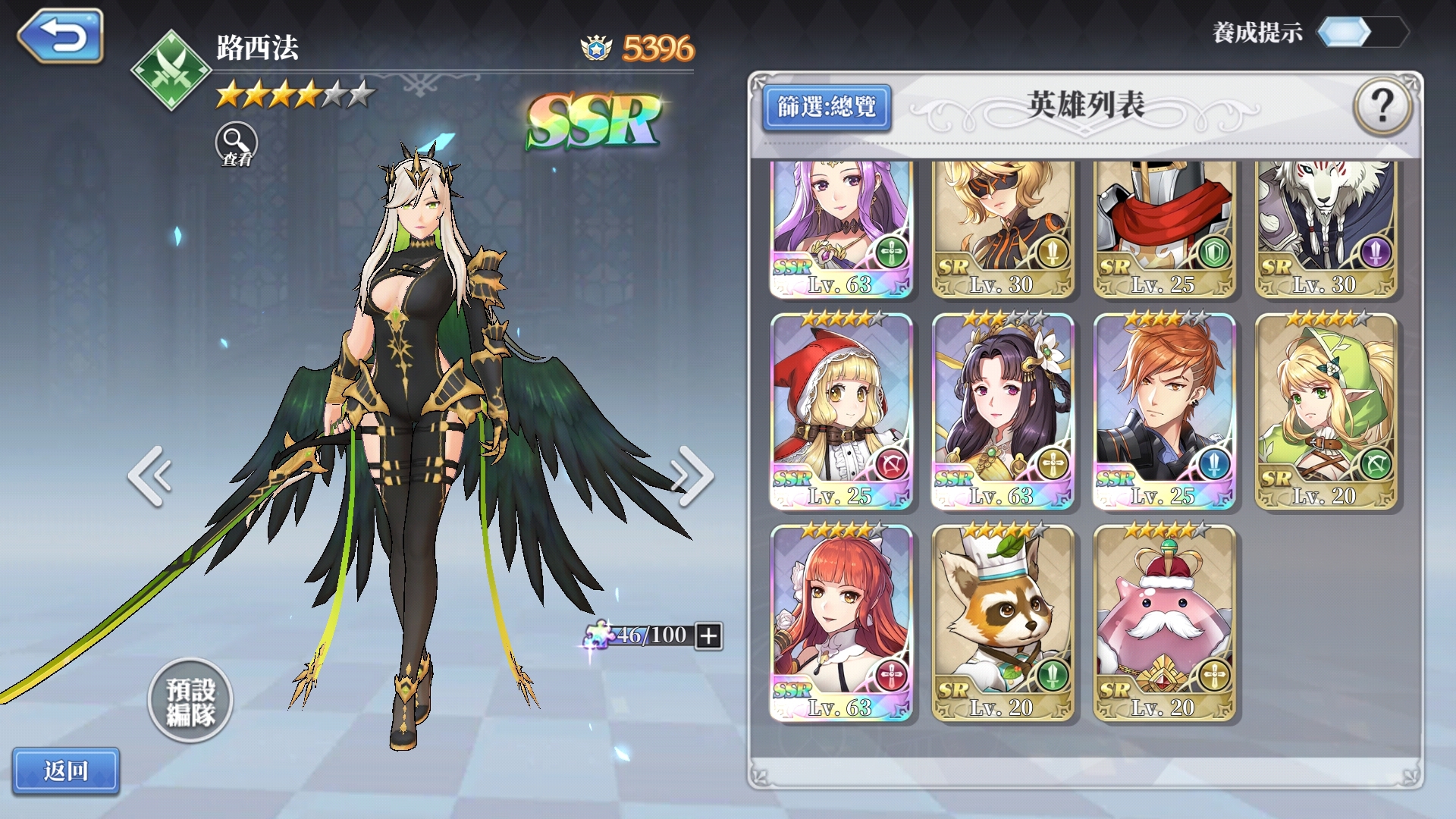Viewport: 1456px width, 819px height.
Task: Toggle the 養成提示 training hint switch
Action: point(1362,33)
